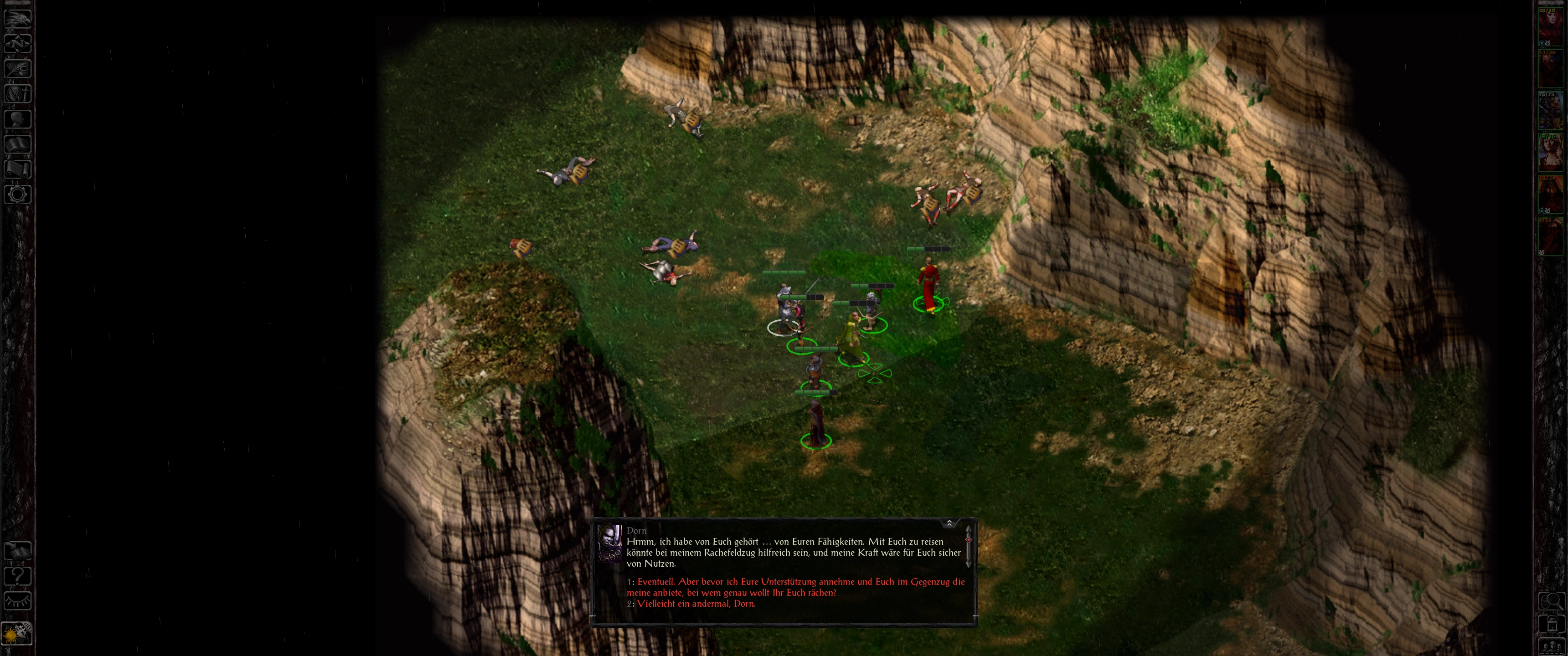Open the journal with the quill icon
This screenshot has width=1568, height=656.
coord(17,68)
